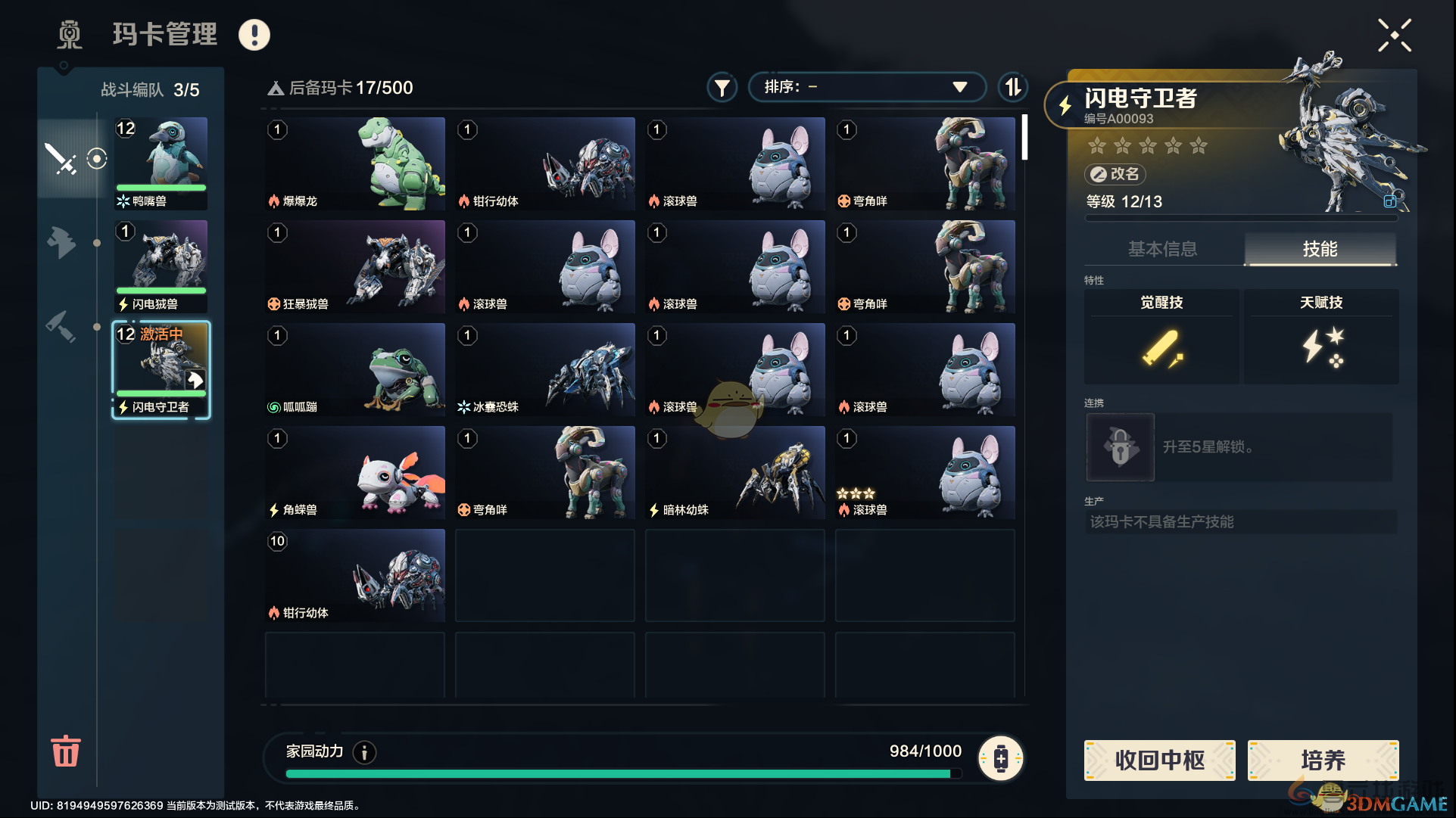1456x818 pixels.
Task: Rename the Maka with 改名
Action: click(1115, 174)
